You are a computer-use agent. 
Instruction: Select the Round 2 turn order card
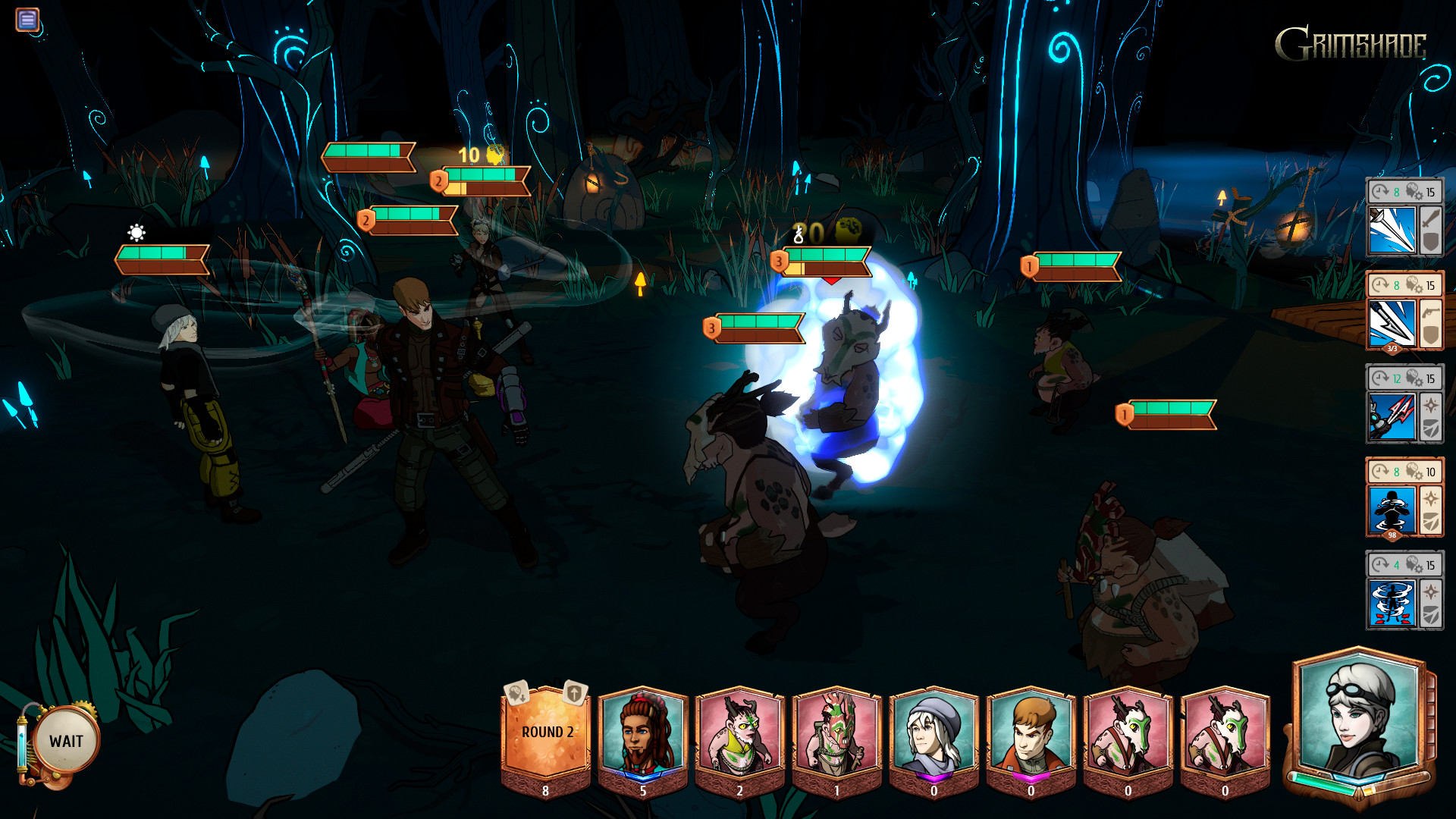[x=546, y=733]
